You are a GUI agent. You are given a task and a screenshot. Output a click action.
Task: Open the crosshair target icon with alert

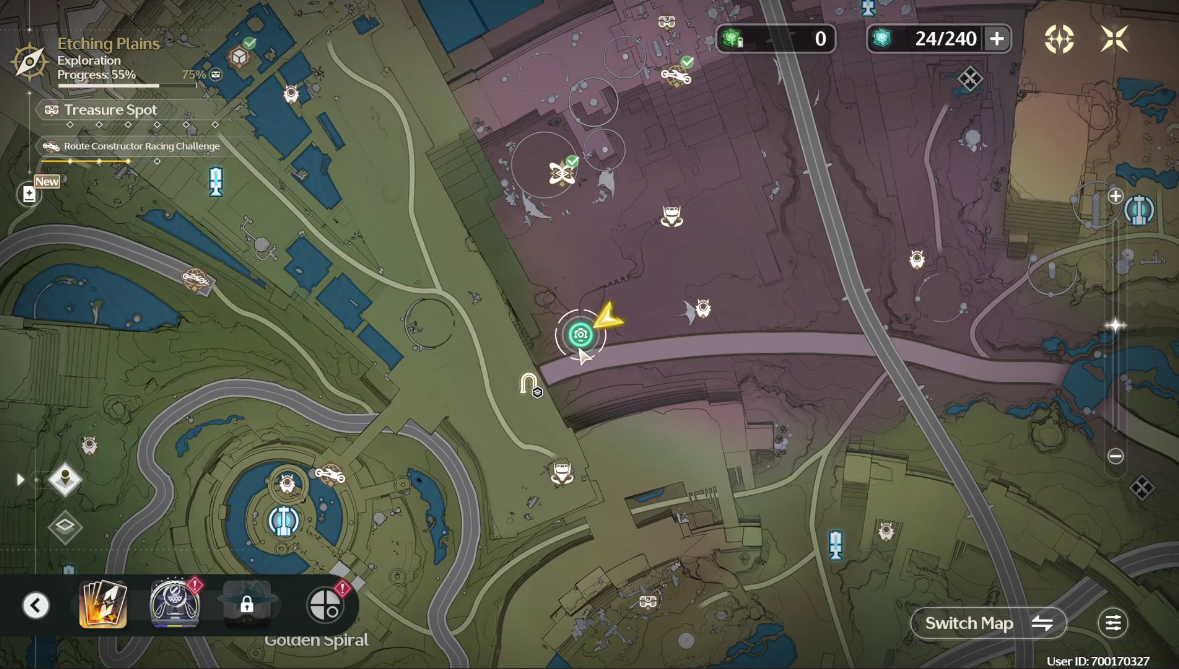pos(324,605)
